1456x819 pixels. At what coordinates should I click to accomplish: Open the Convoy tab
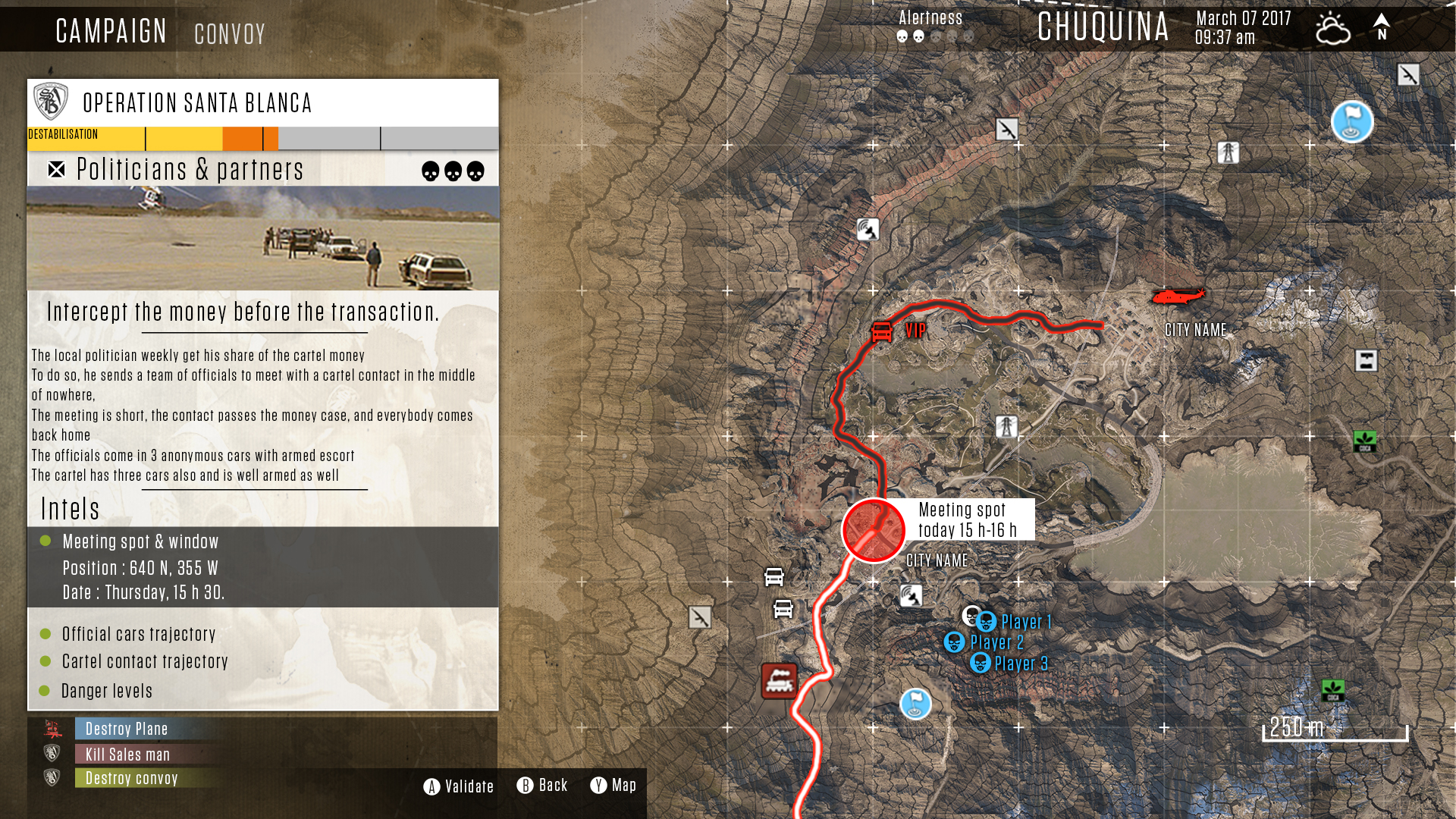click(230, 34)
